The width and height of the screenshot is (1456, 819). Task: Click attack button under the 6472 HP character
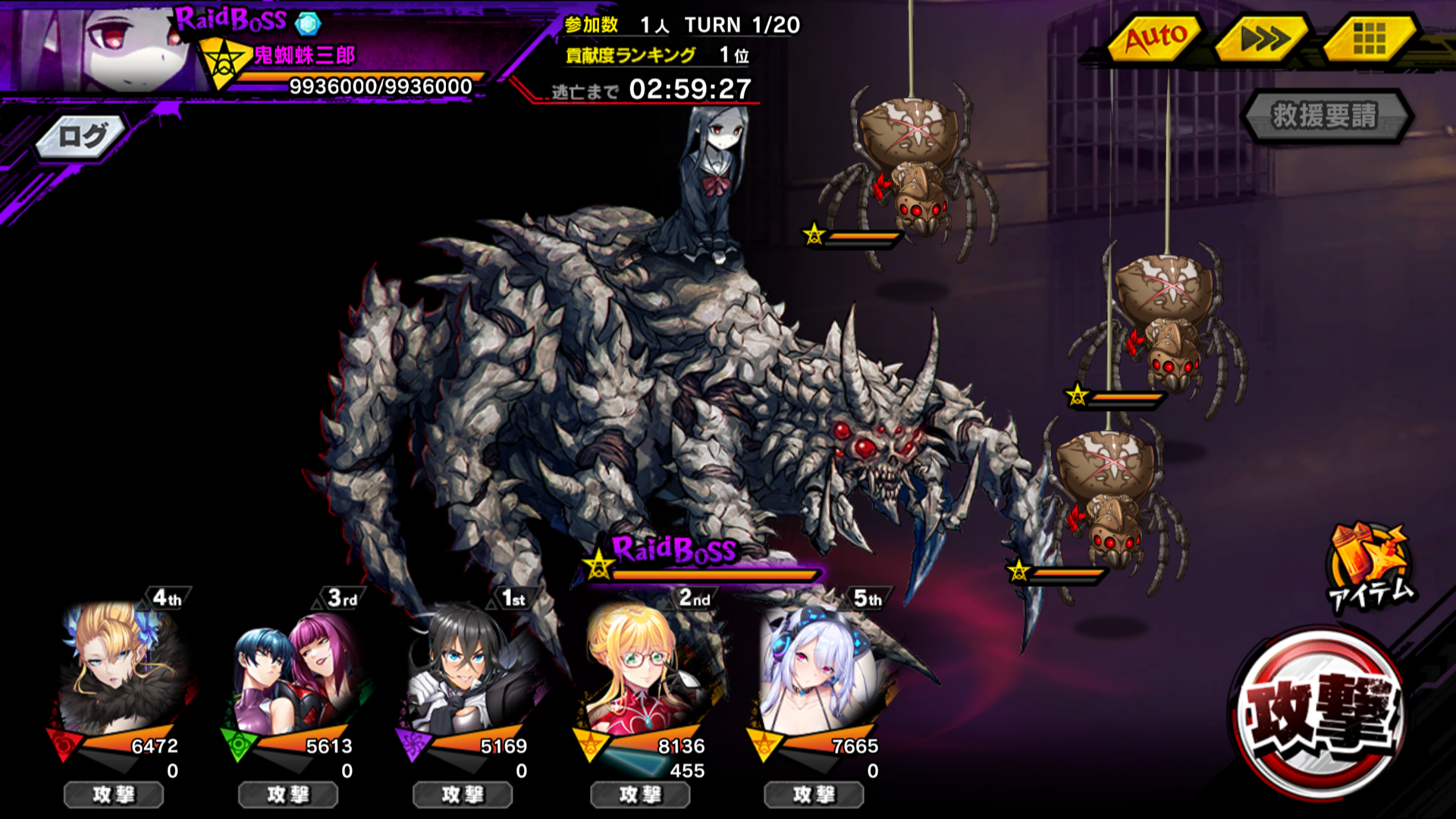114,795
